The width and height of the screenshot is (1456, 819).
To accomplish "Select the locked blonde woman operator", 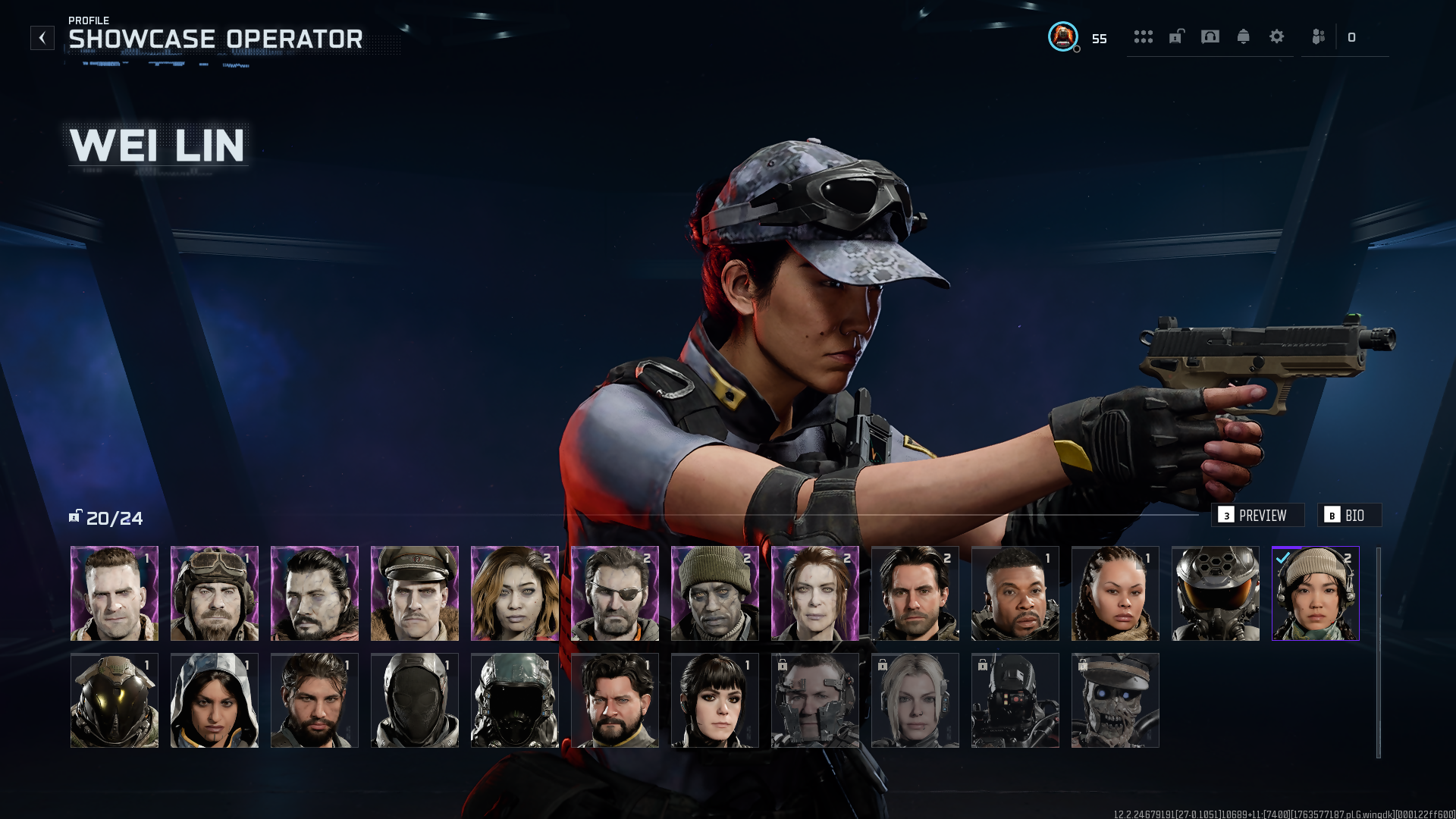I will click(915, 701).
